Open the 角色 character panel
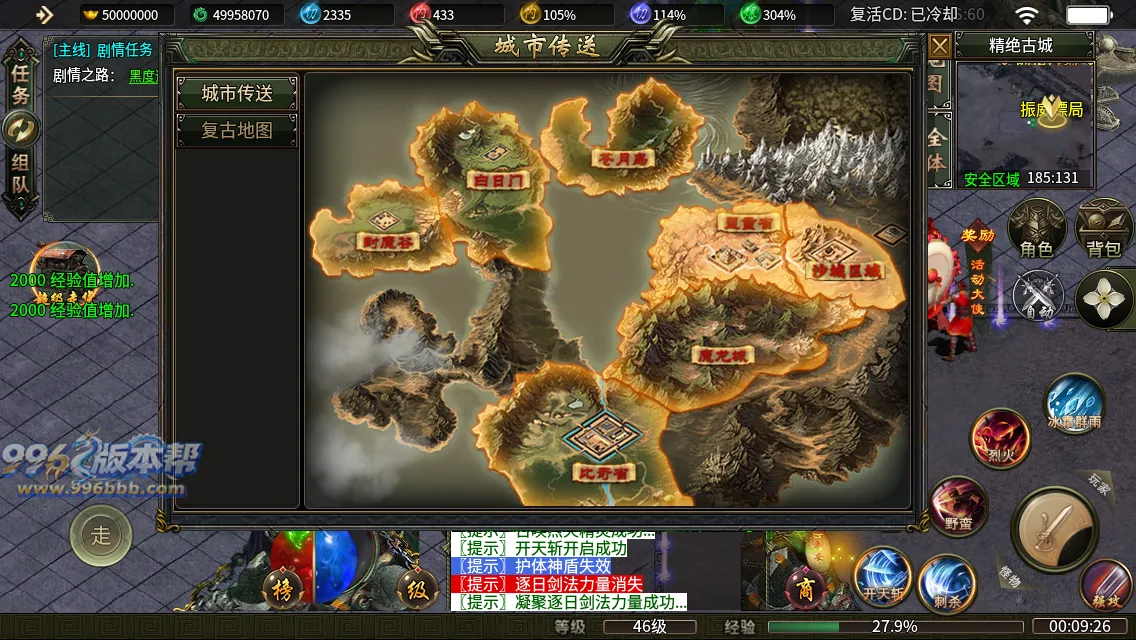This screenshot has height=640, width=1136. click(x=1036, y=228)
